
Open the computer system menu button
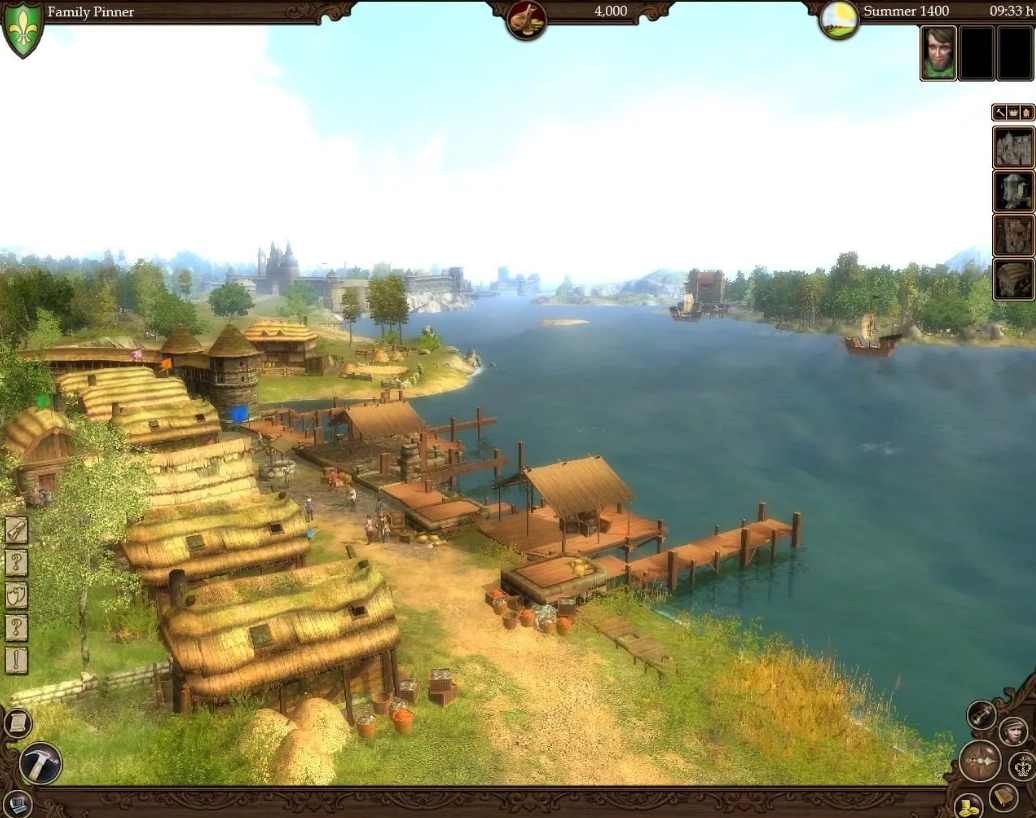(x=16, y=804)
